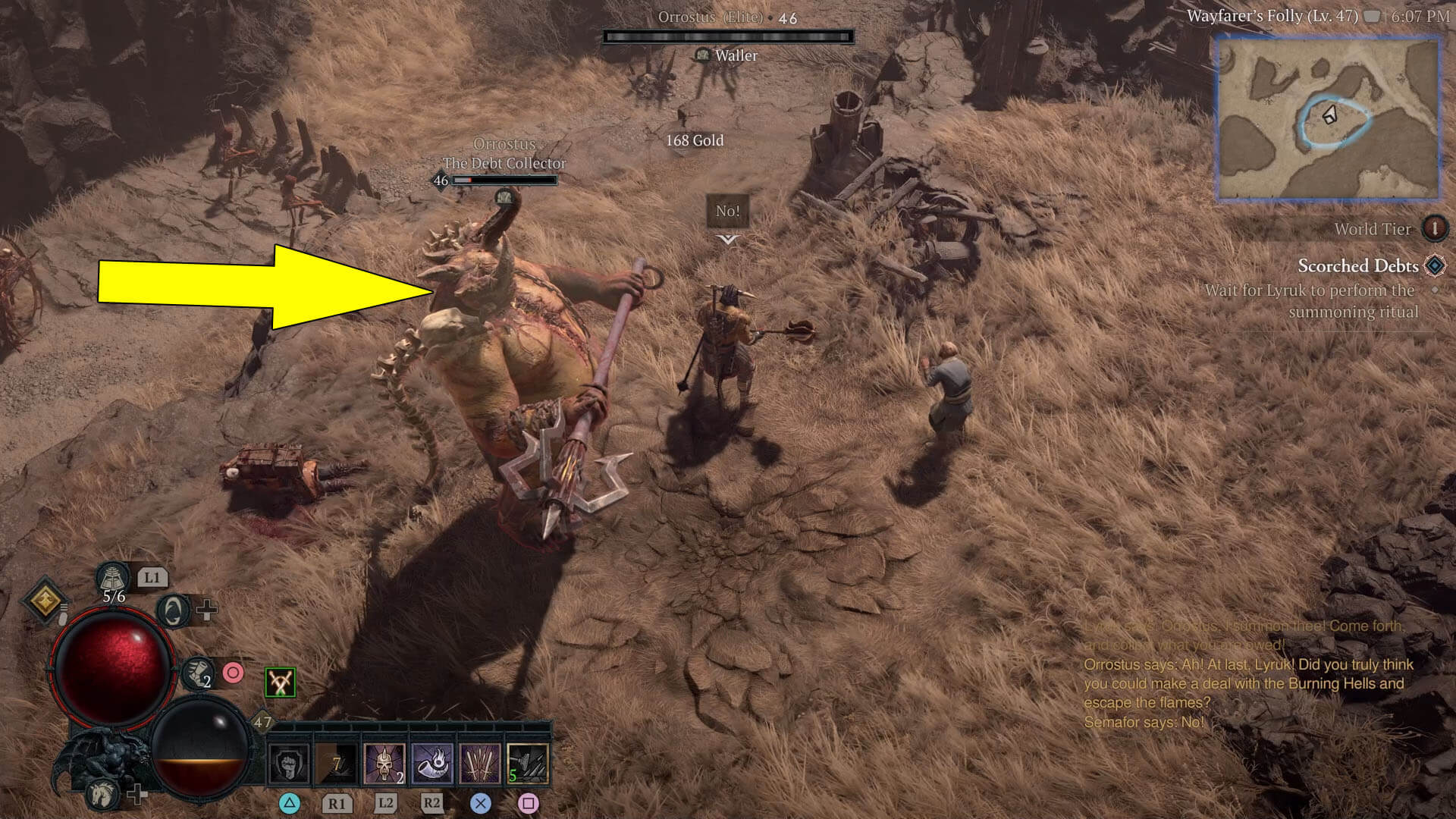Click the Waller affix icon under the boss bar
Viewport: 1456px width, 819px height.
pos(701,55)
